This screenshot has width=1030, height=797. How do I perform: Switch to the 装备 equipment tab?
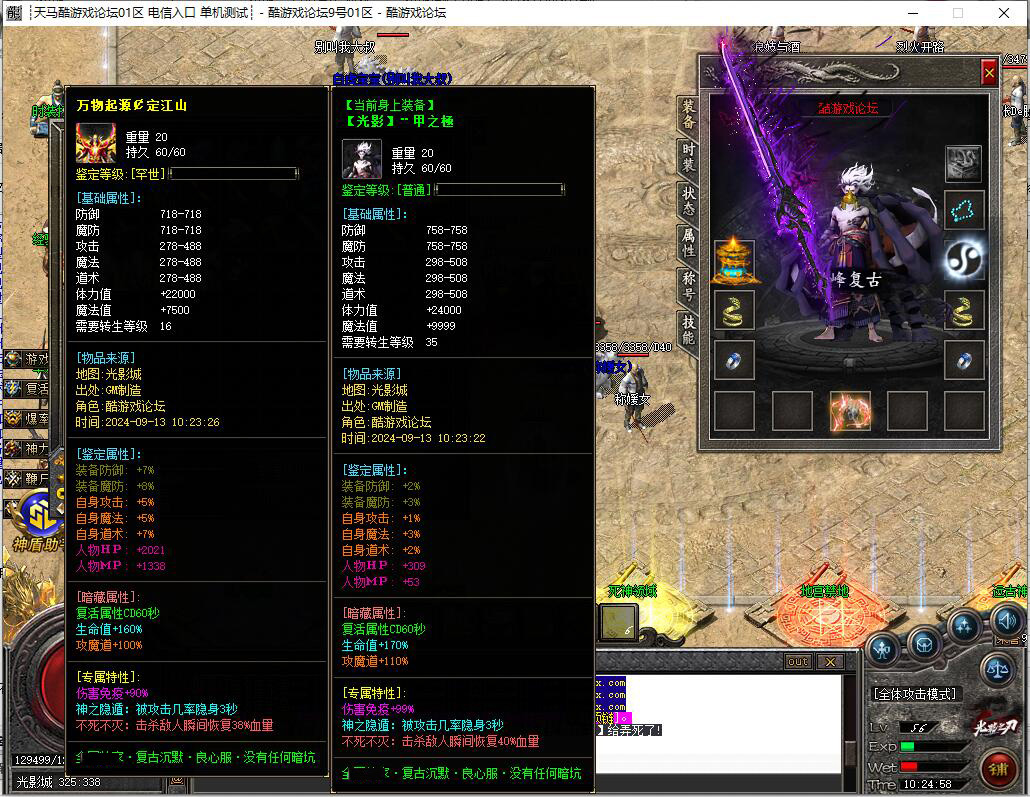click(x=688, y=114)
